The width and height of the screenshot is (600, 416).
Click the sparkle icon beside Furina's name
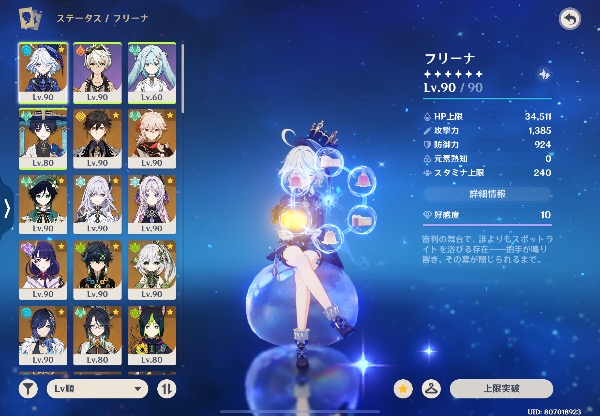click(x=544, y=73)
